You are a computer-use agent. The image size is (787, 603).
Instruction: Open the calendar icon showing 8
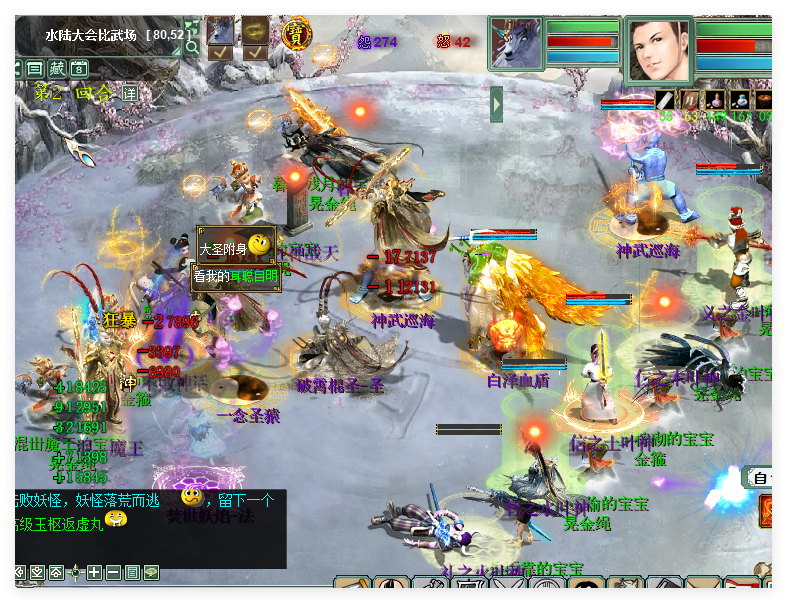[79, 69]
